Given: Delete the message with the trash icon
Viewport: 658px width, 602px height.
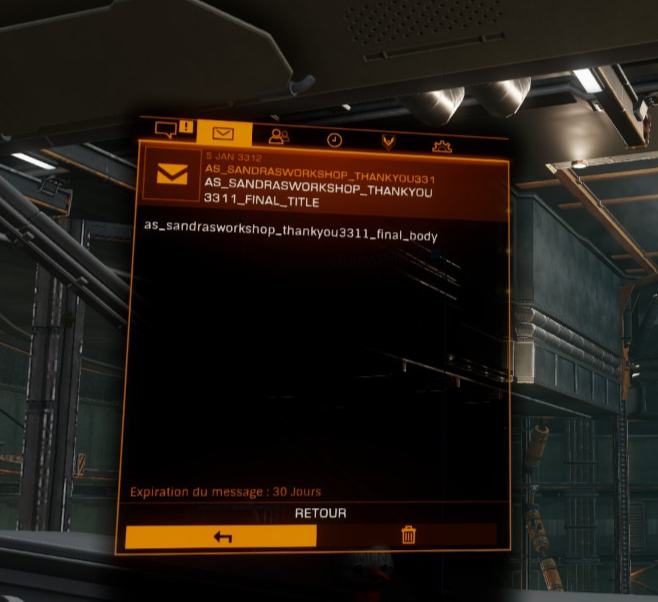Looking at the screenshot, I should [x=408, y=535].
